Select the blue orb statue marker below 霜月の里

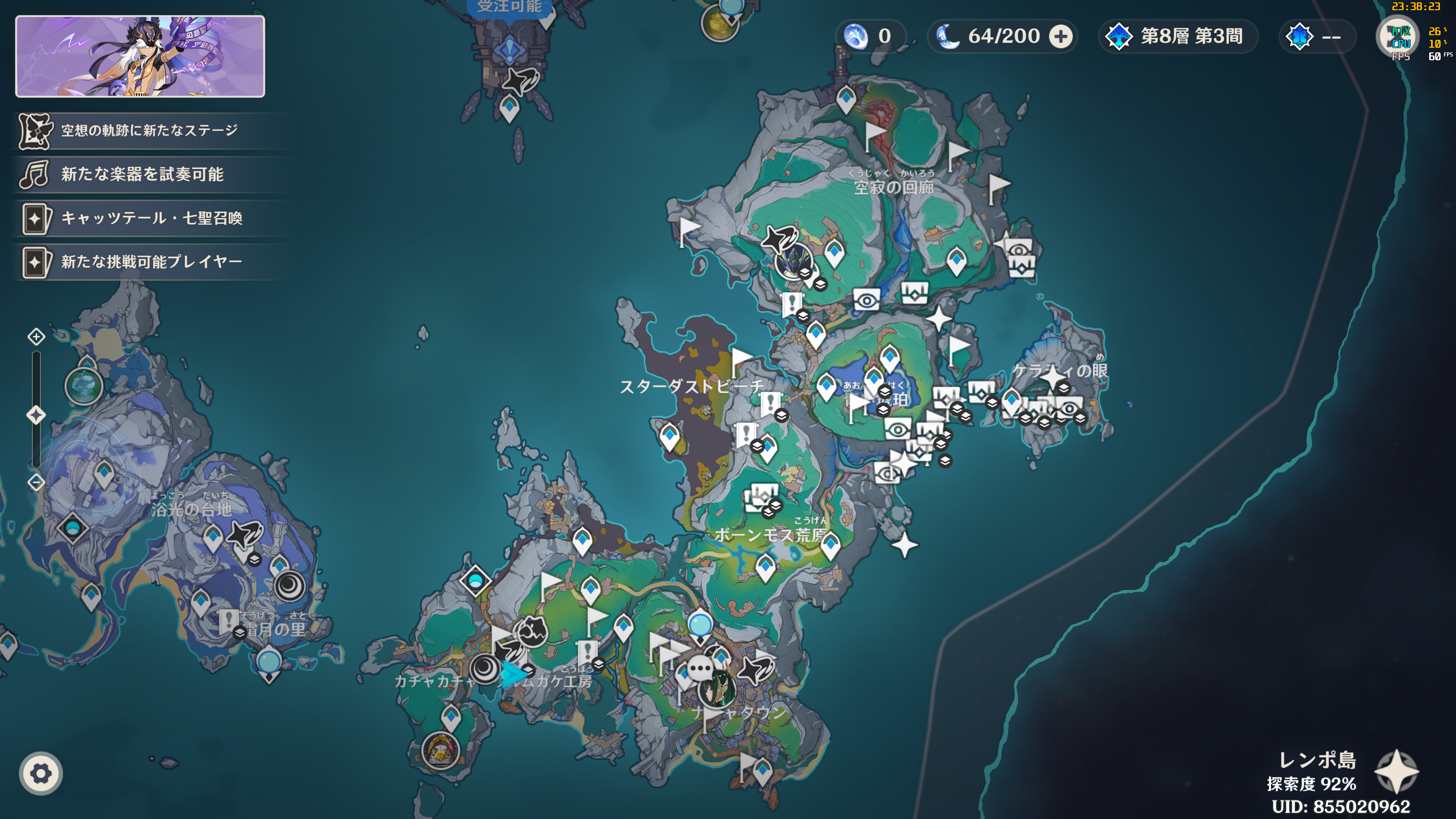tap(269, 662)
